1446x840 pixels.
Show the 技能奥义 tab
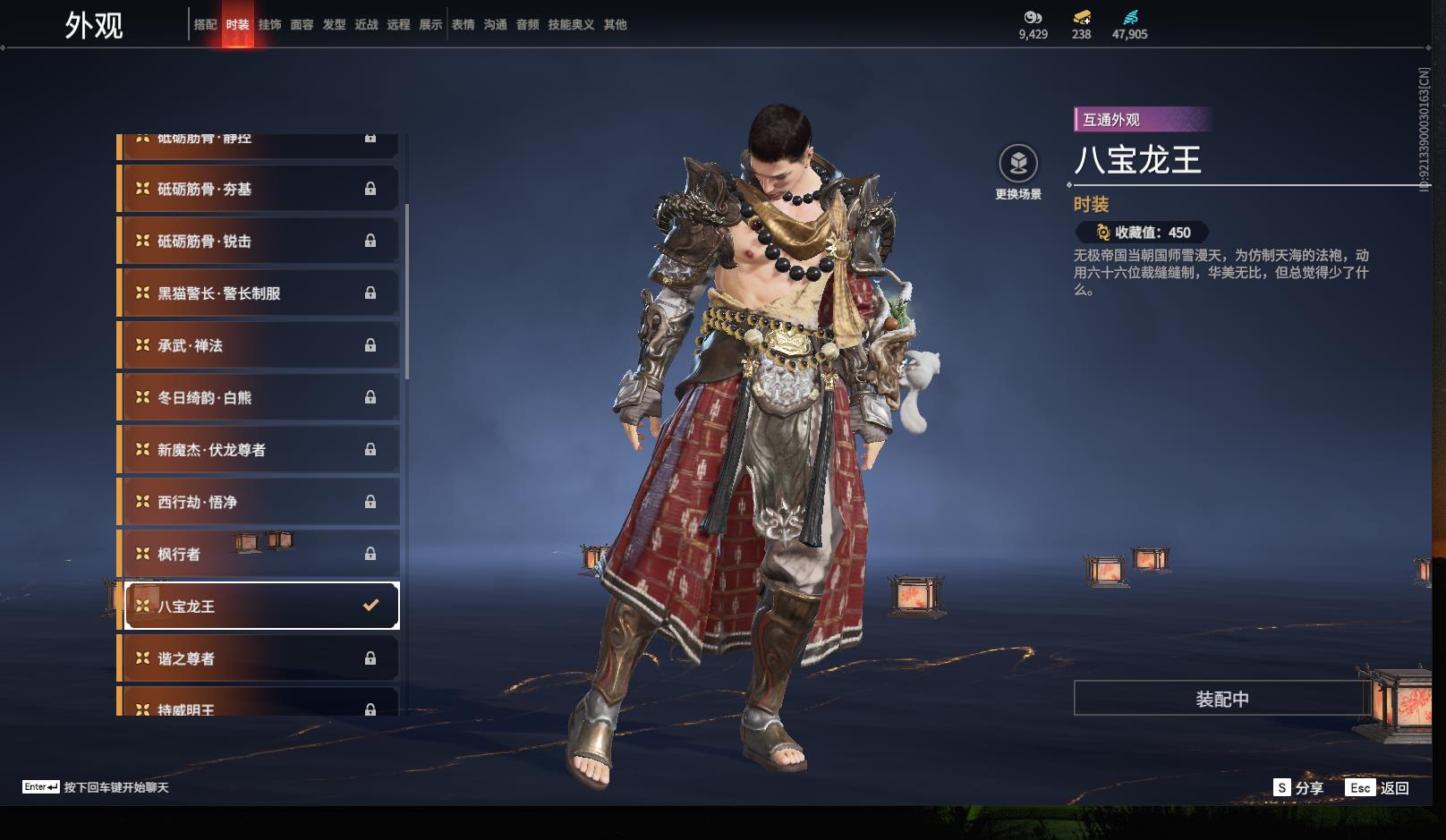coord(571,25)
